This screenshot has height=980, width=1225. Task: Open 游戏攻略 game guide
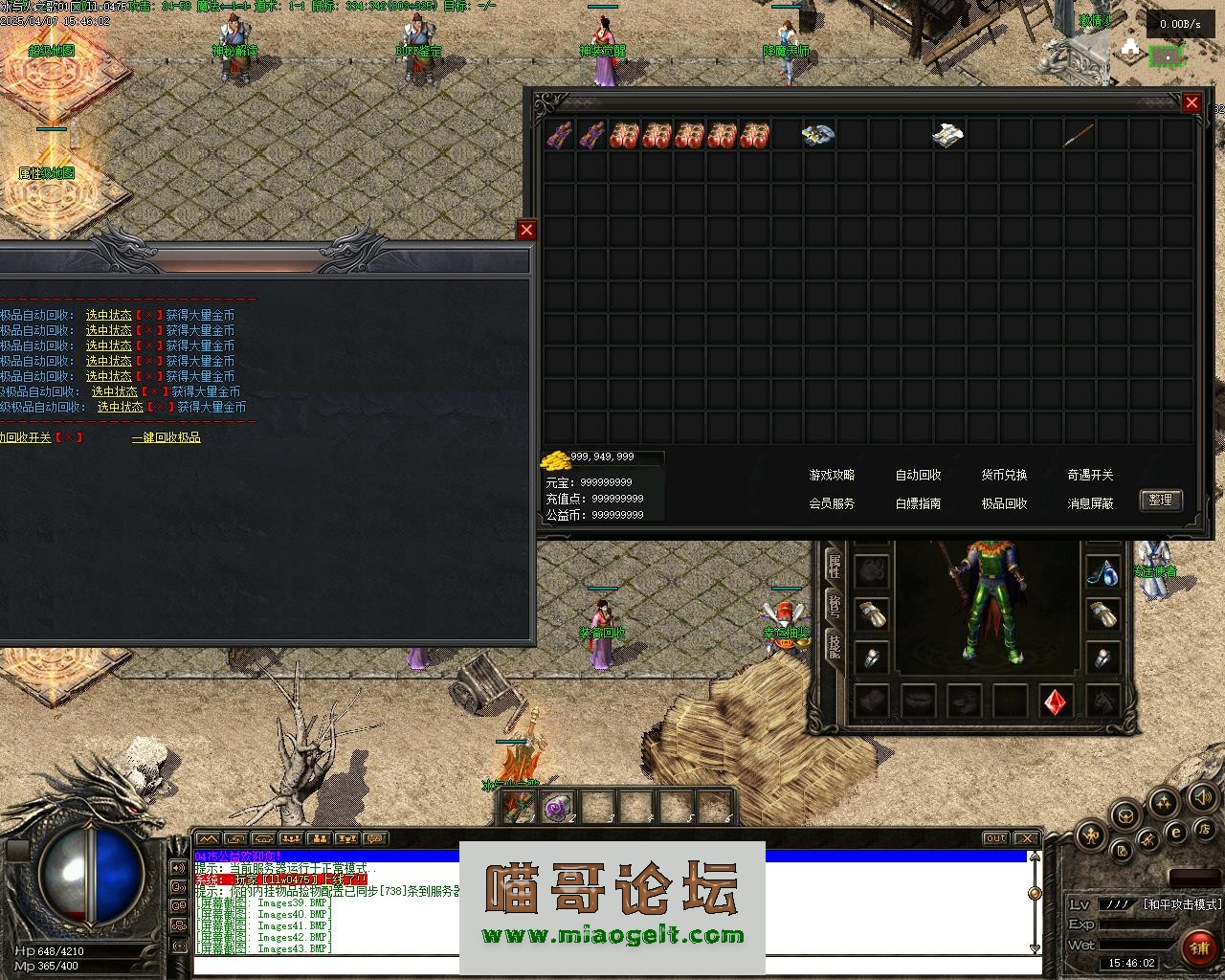coord(832,475)
